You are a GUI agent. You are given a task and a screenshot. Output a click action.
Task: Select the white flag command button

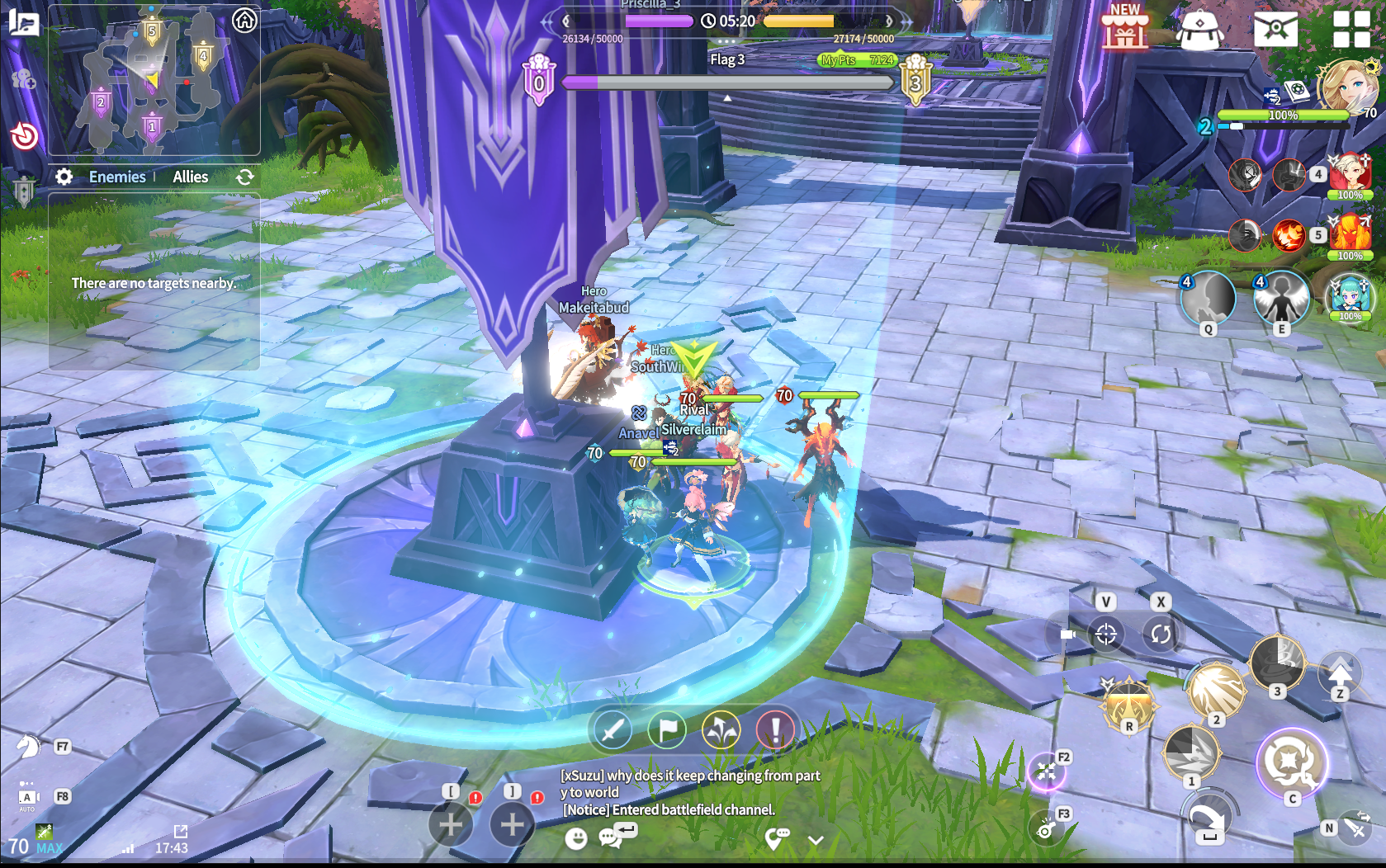[667, 730]
